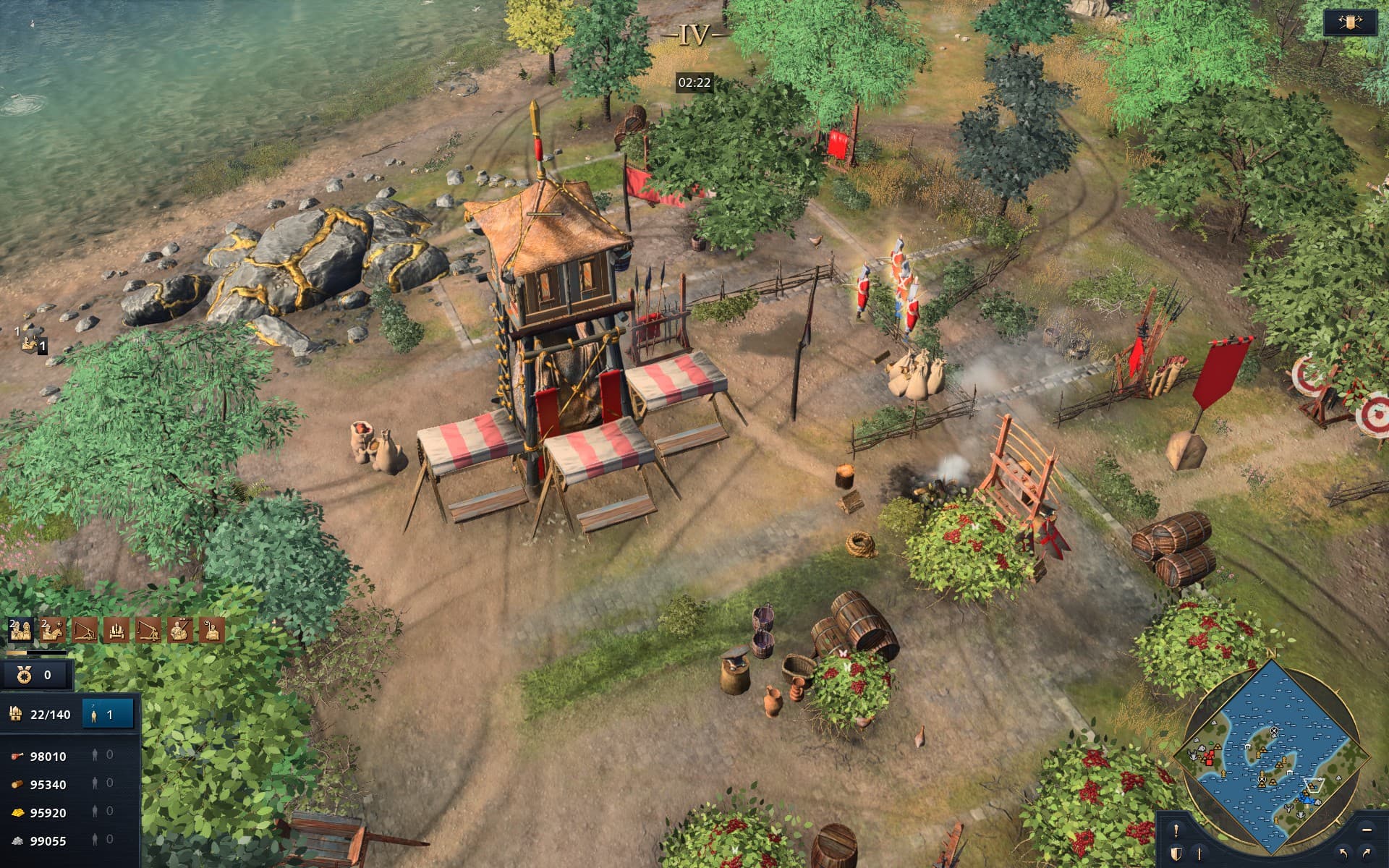Click the wood resource icon
This screenshot has height=868, width=1389.
click(x=17, y=783)
